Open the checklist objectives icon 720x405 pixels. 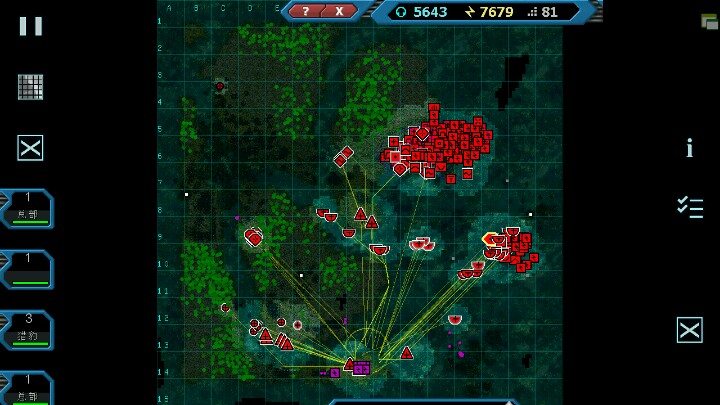point(689,207)
